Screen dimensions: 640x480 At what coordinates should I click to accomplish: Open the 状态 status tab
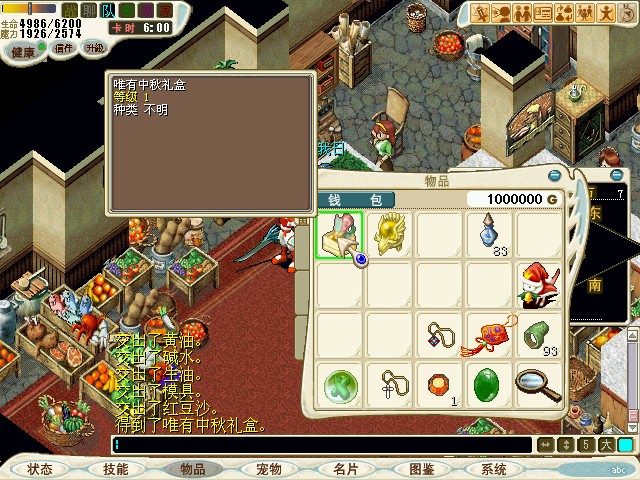[x=40, y=469]
